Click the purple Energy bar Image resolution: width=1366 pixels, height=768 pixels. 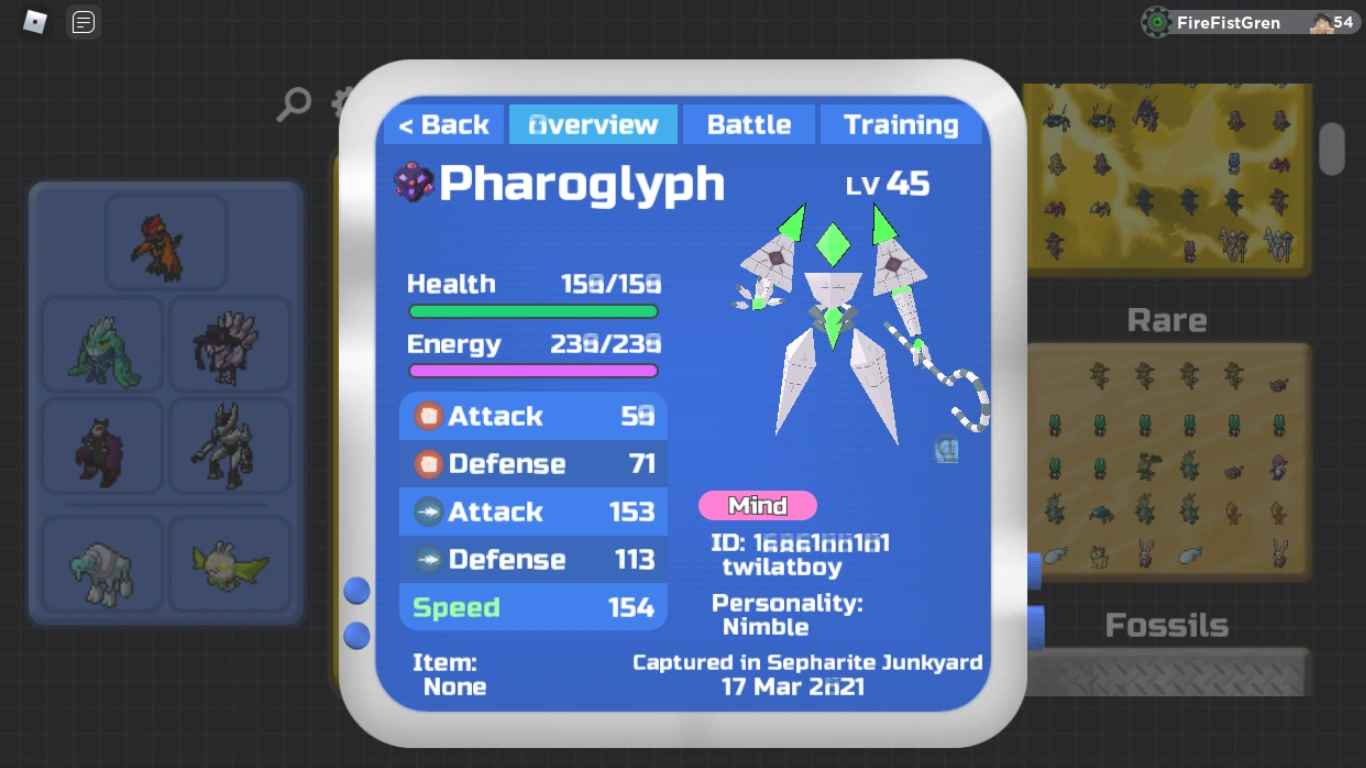click(533, 371)
